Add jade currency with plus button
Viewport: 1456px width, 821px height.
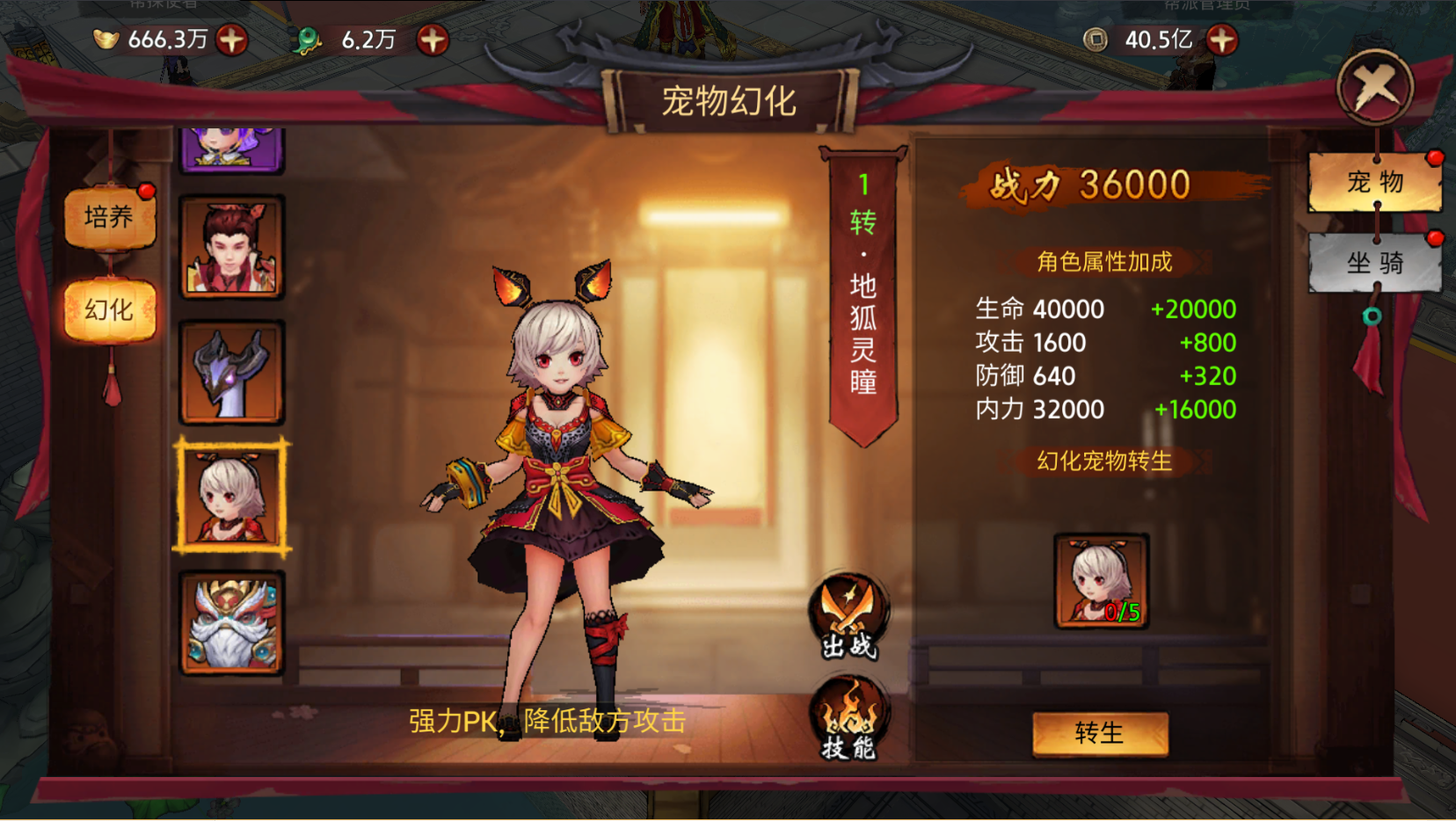pyautogui.click(x=433, y=40)
